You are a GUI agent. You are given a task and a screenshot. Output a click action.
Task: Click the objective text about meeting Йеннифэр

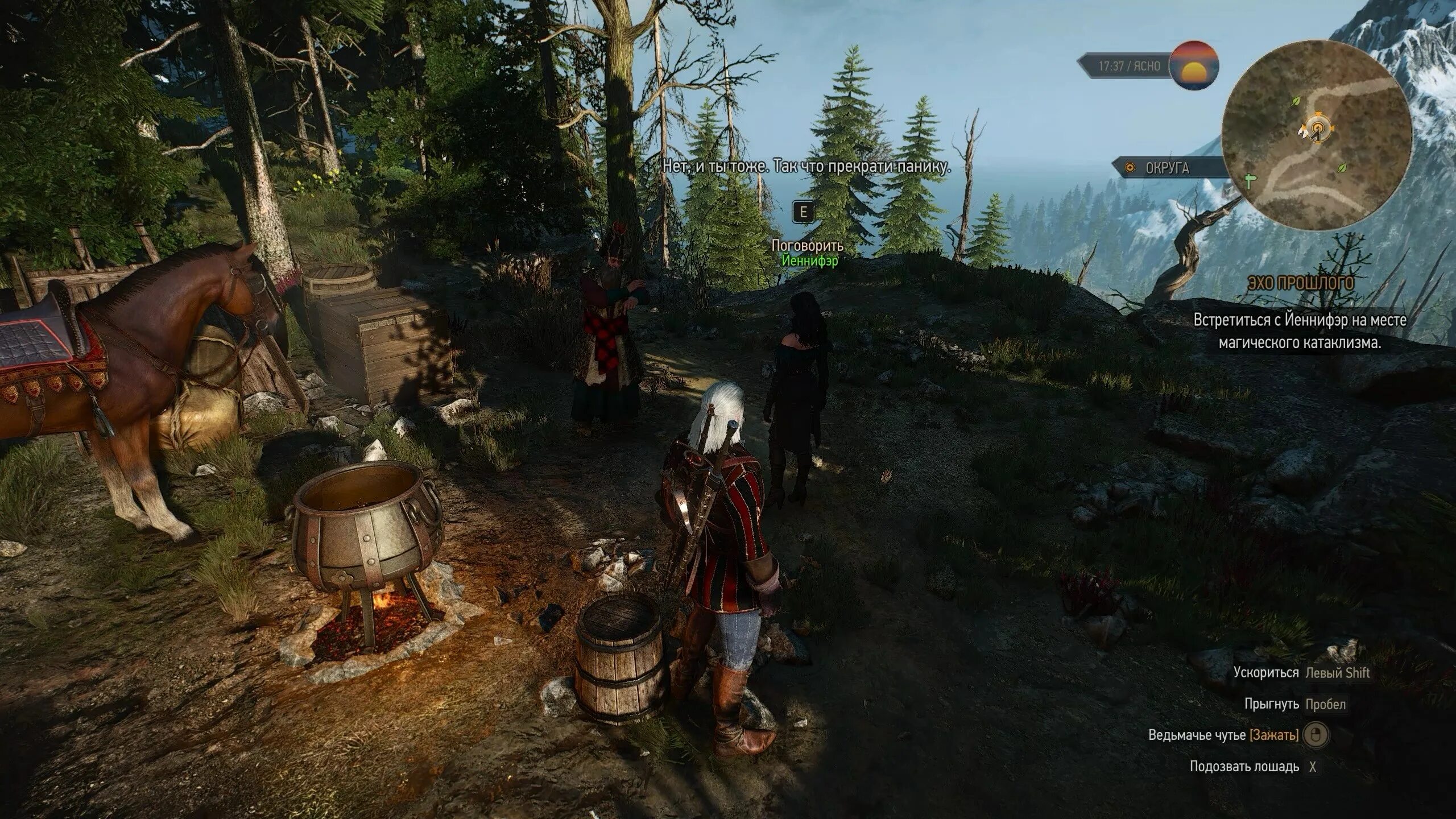1300,332
